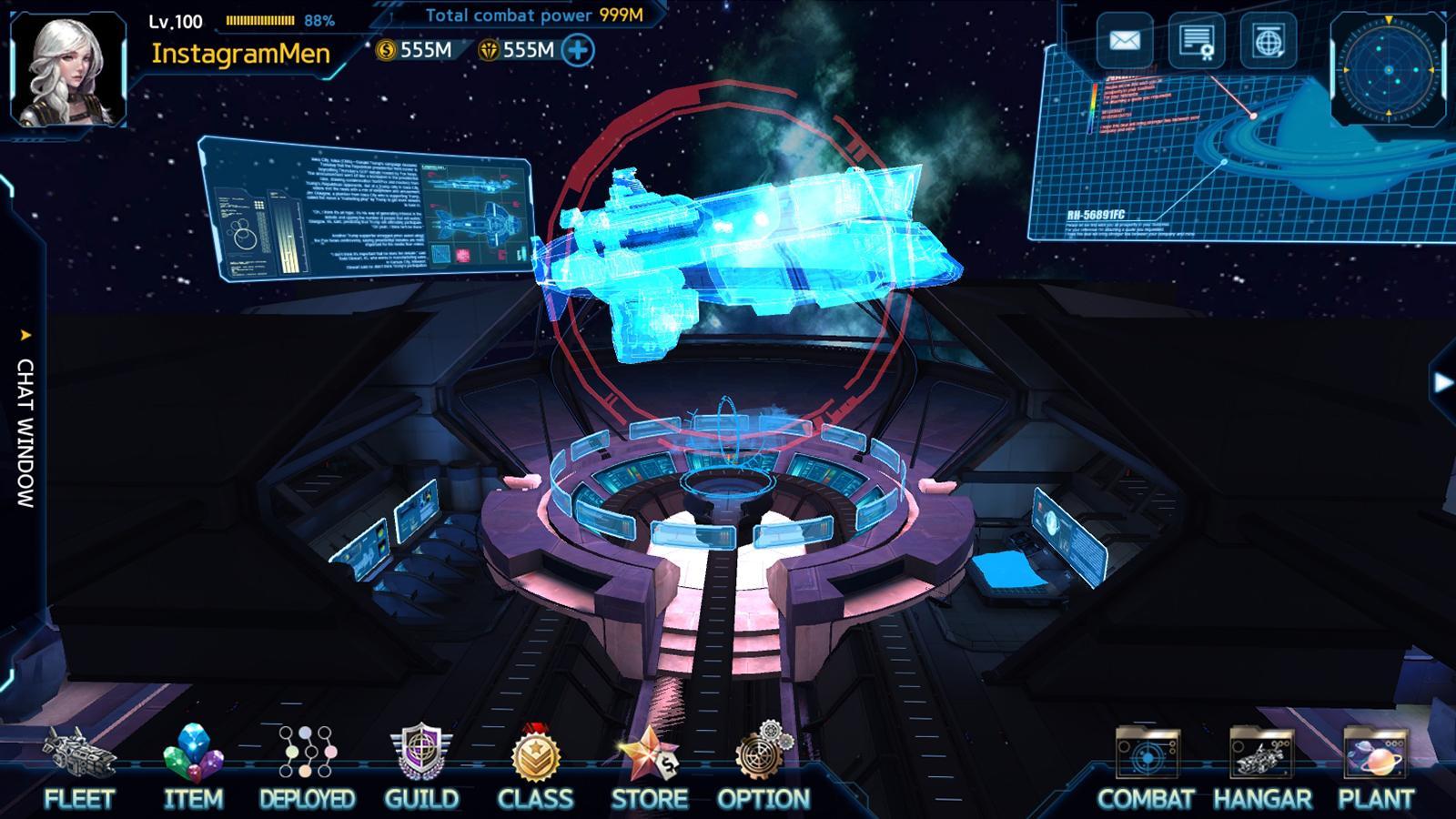1456x819 pixels.
Task: Select the Plant planet menu
Action: [1375, 767]
